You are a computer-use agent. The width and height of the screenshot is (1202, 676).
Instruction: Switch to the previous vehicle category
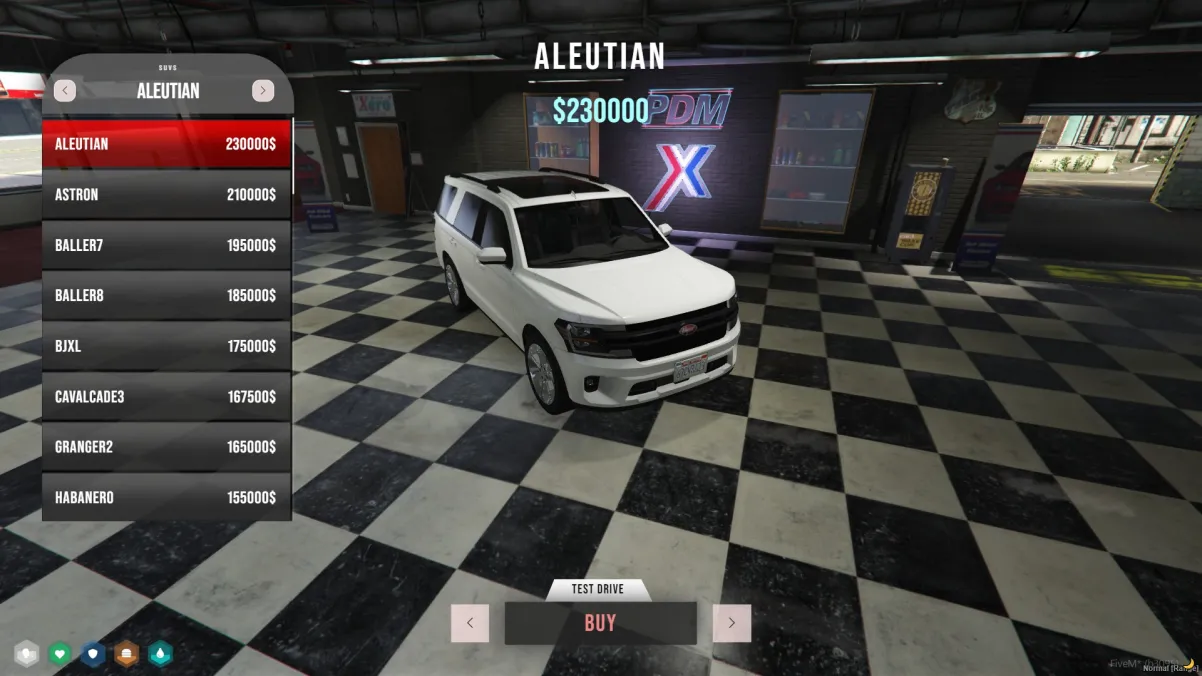[65, 91]
